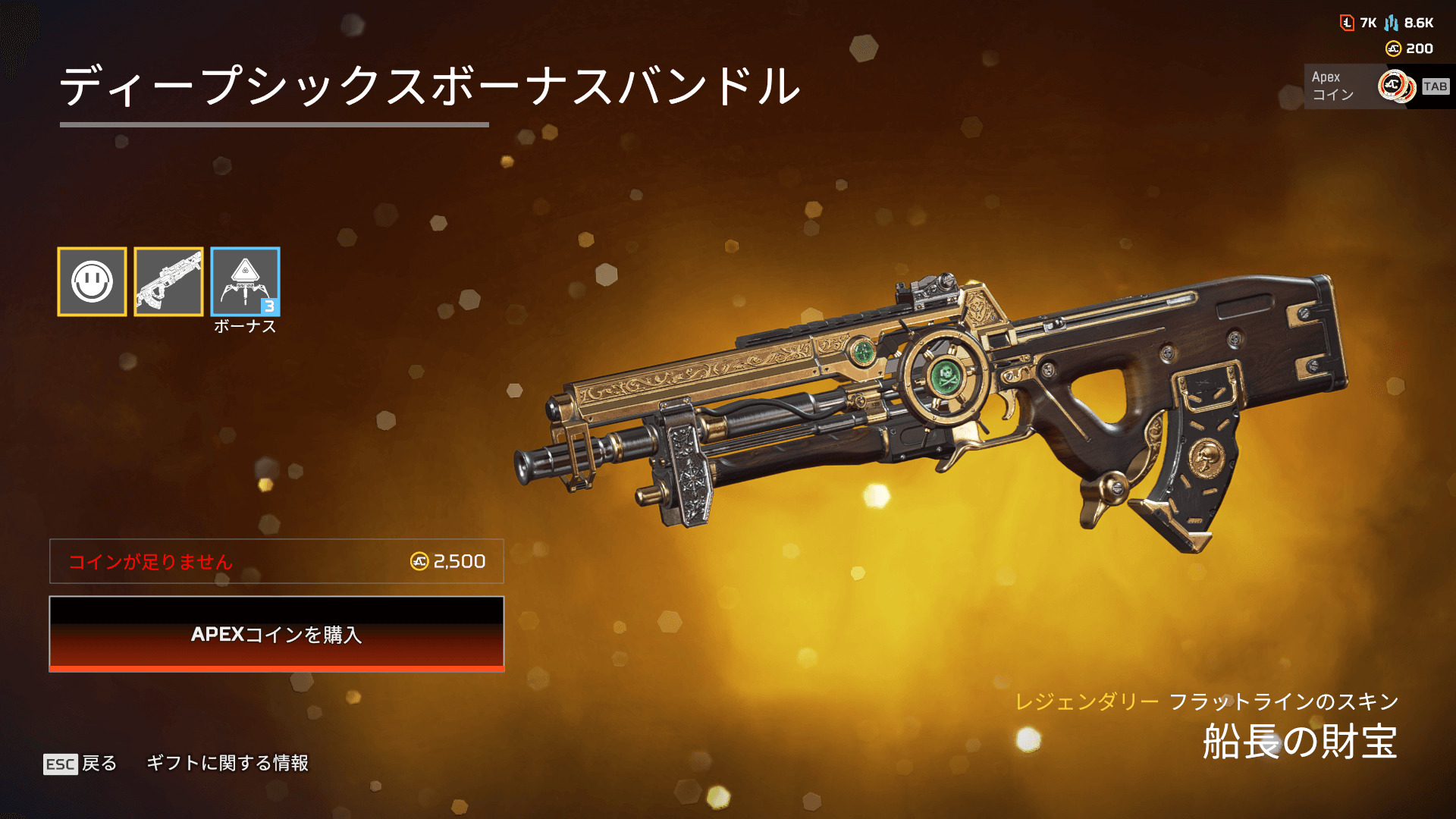
Task: Click the APEXコインを購入 button
Action: coord(276,634)
